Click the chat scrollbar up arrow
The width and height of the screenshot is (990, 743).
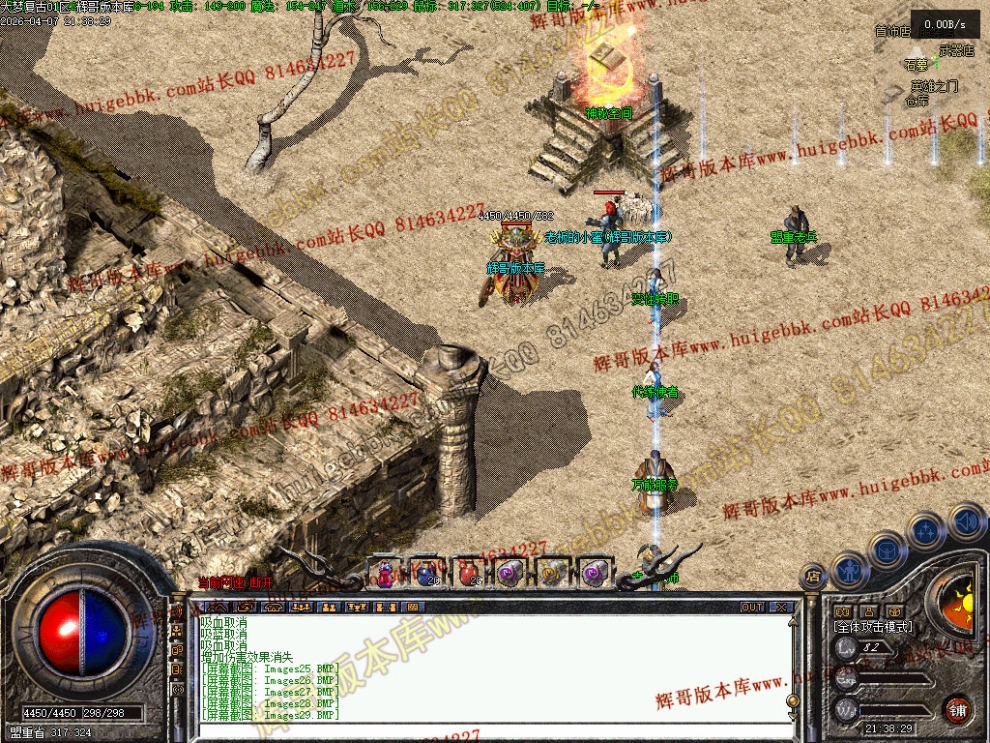click(791, 621)
